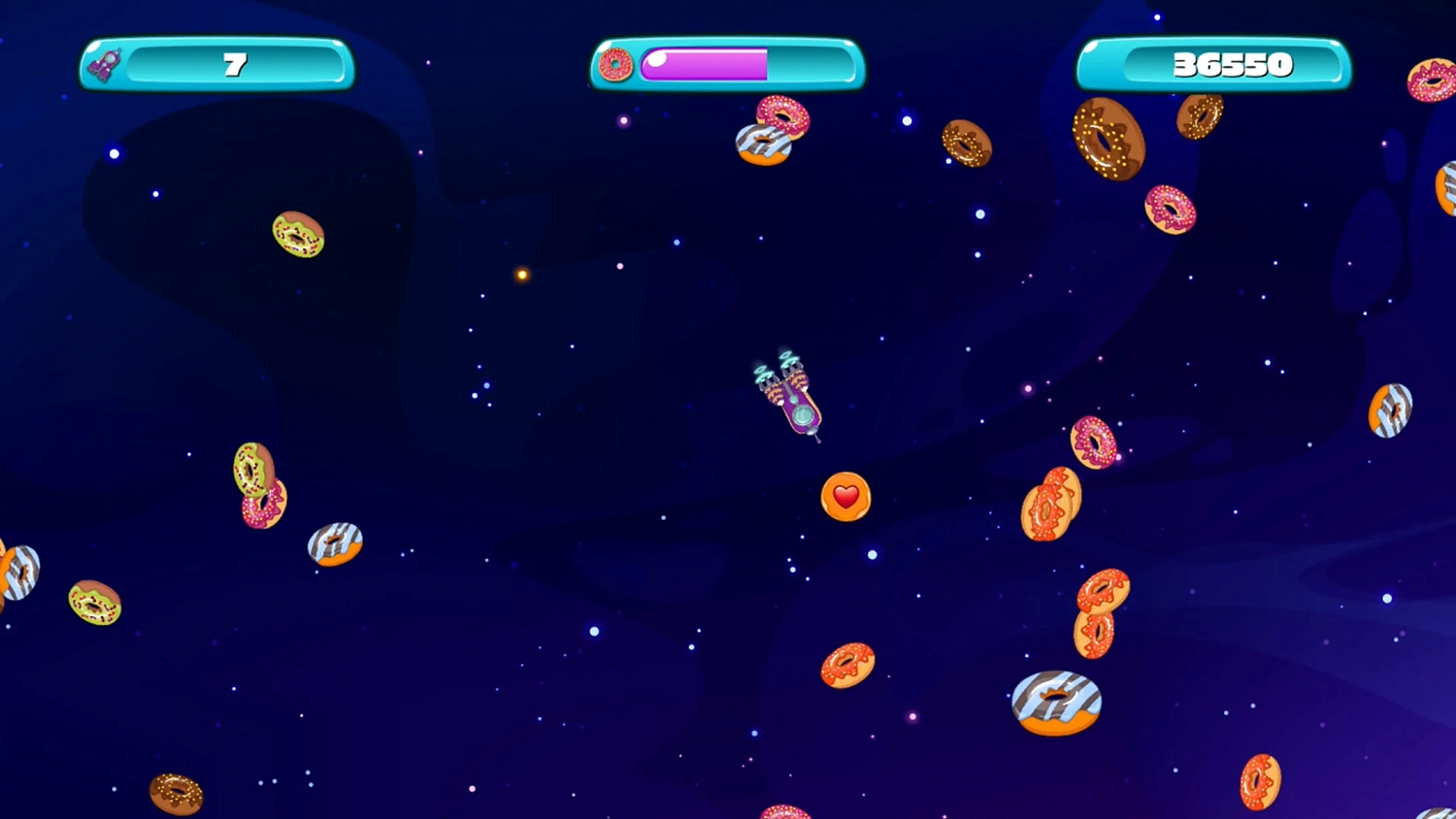Click the donut icon beside the progress bar
The height and width of the screenshot is (819, 1456).
click(614, 65)
